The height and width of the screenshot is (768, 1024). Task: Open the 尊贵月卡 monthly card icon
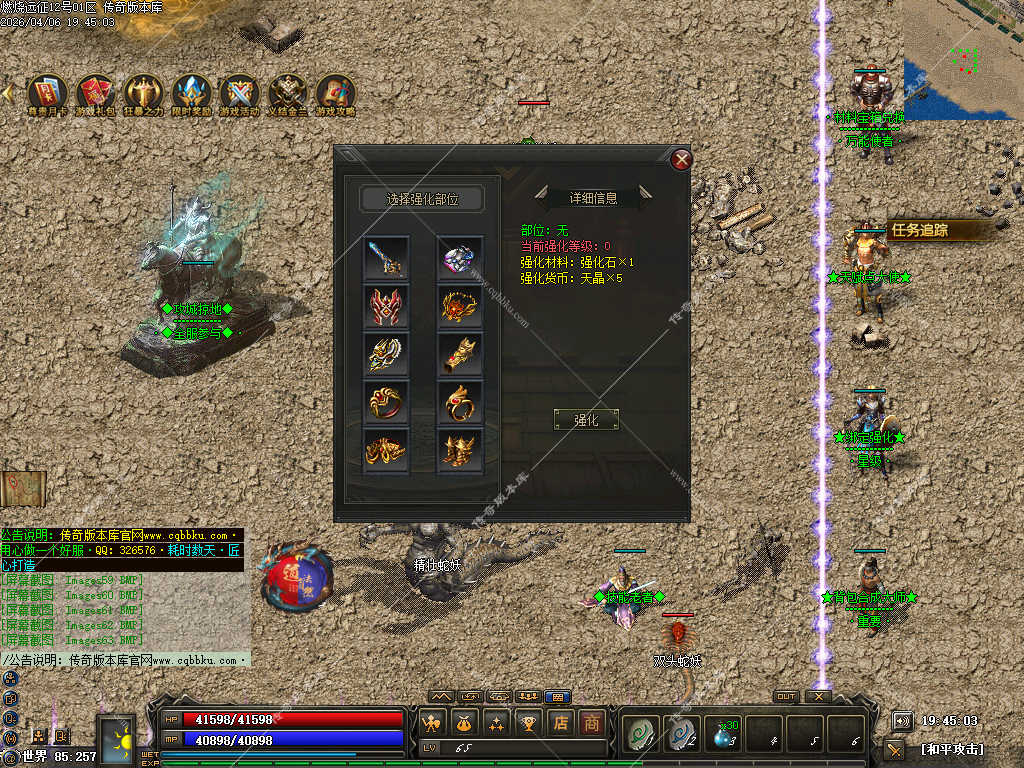[x=47, y=93]
